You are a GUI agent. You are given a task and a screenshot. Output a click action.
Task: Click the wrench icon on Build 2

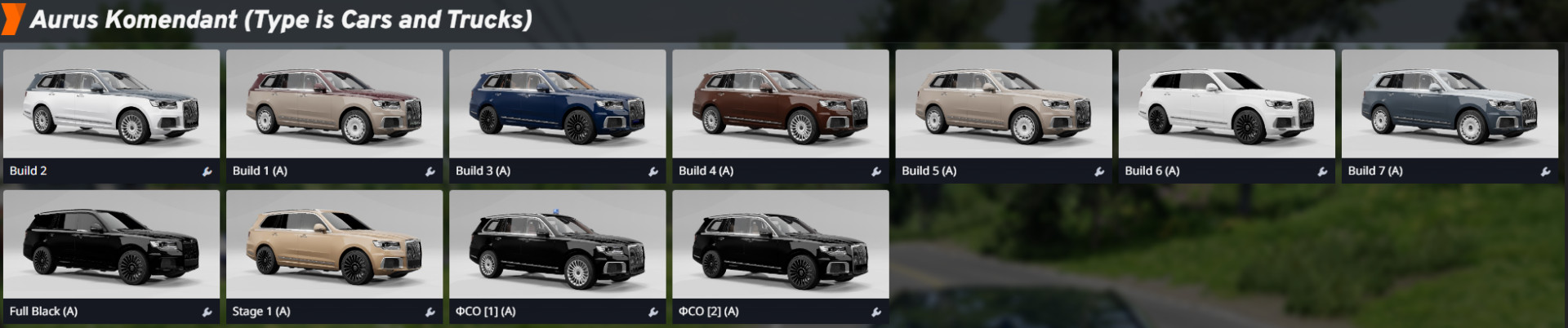[207, 171]
